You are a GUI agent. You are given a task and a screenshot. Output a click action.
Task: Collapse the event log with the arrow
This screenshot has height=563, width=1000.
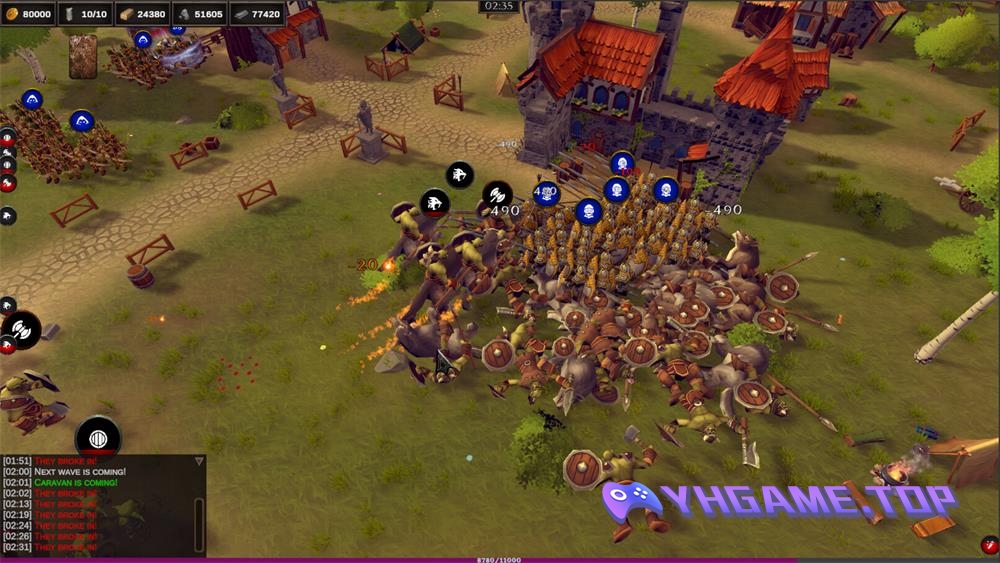click(199, 461)
